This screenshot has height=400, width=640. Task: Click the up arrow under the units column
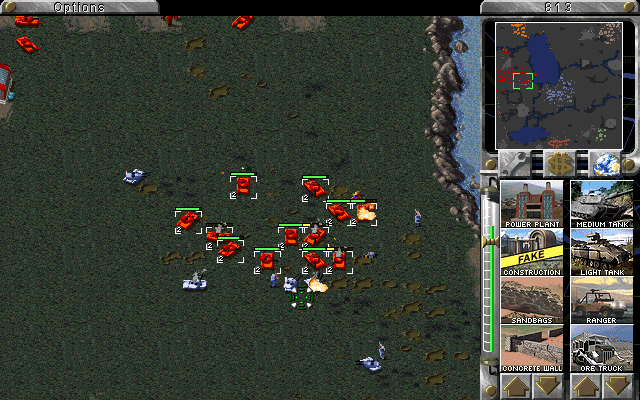tap(585, 386)
